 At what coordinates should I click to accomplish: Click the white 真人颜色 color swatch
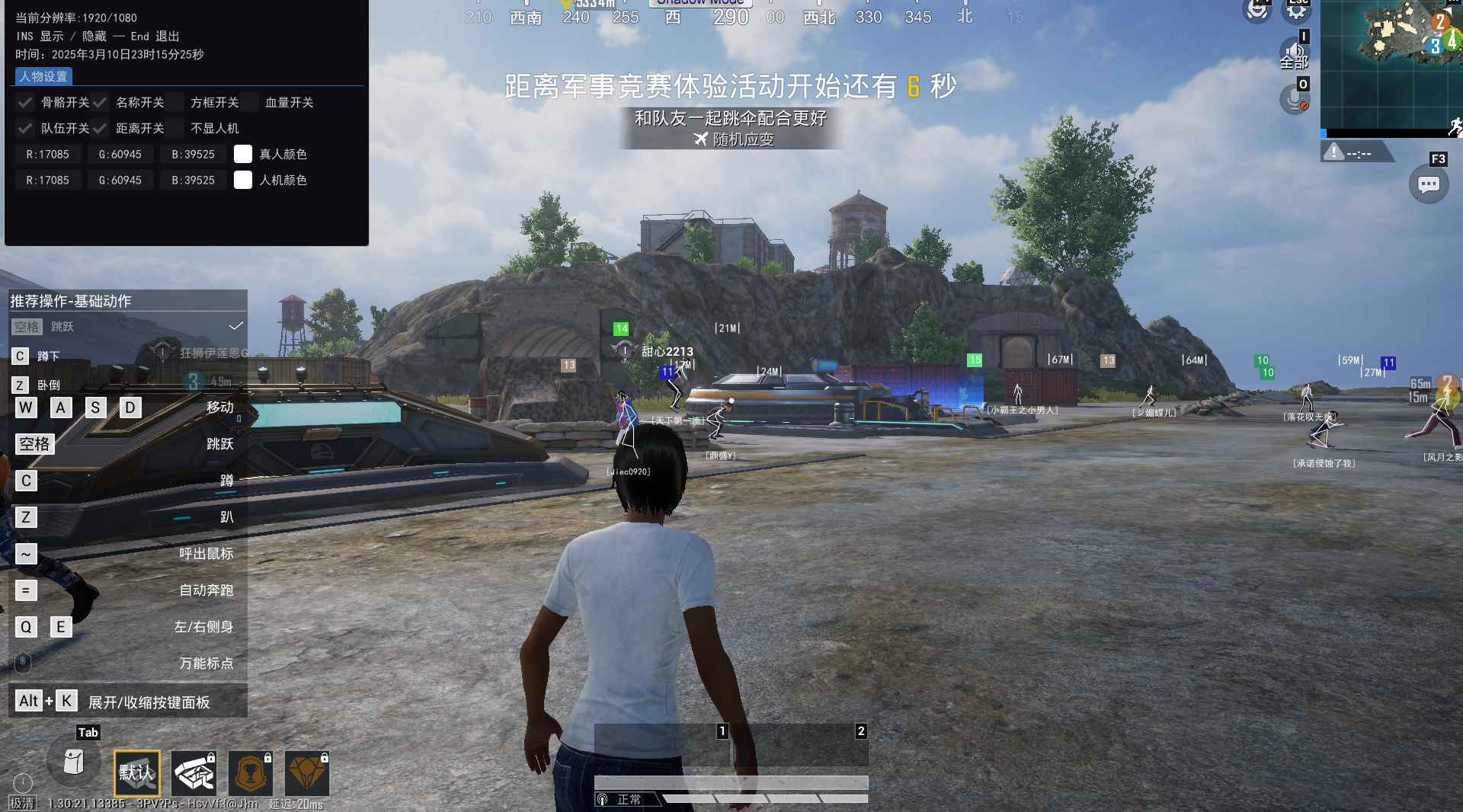pos(243,154)
